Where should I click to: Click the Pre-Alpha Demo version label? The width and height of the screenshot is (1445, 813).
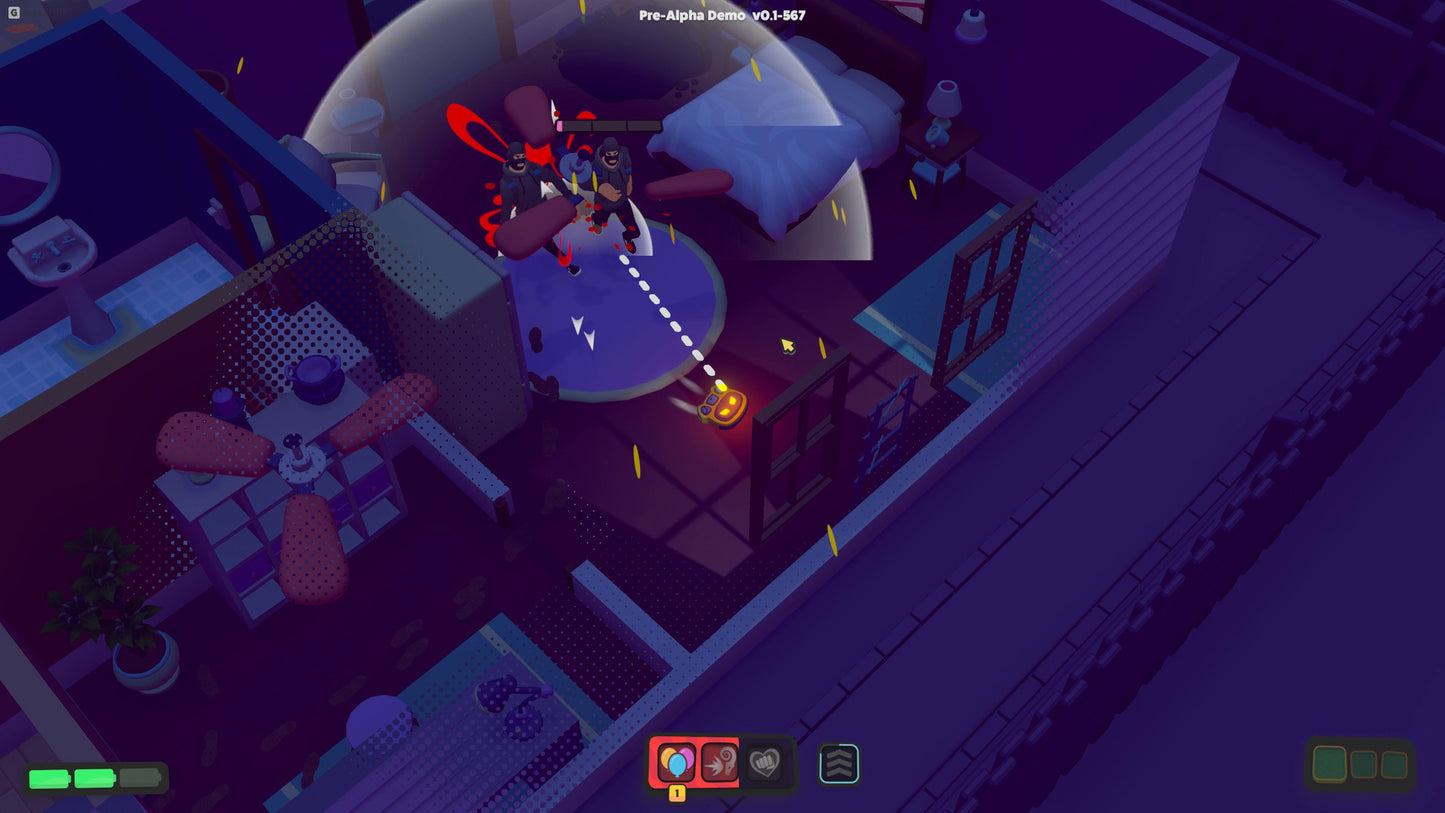tap(722, 15)
